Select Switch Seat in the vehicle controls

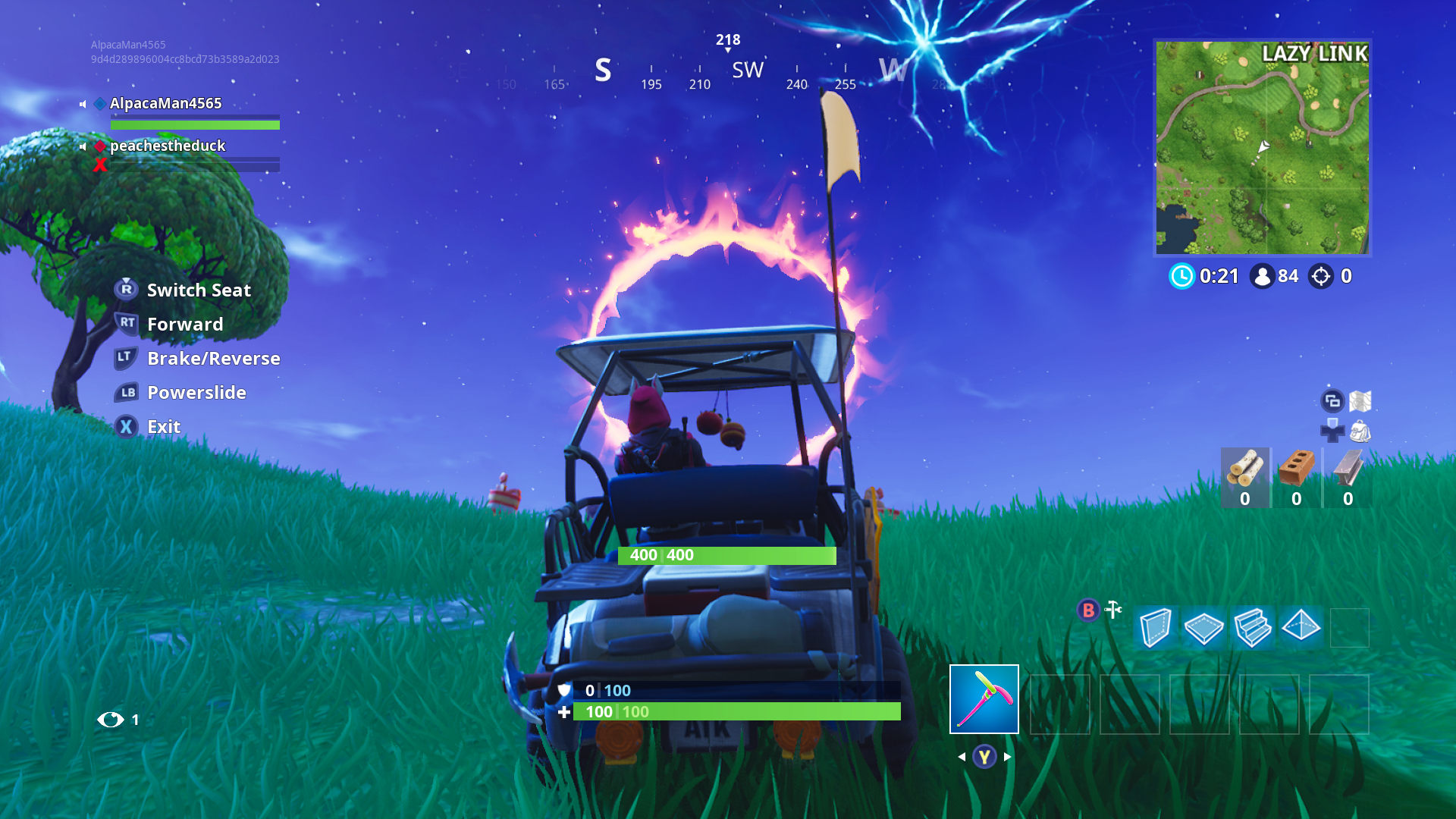pyautogui.click(x=199, y=290)
